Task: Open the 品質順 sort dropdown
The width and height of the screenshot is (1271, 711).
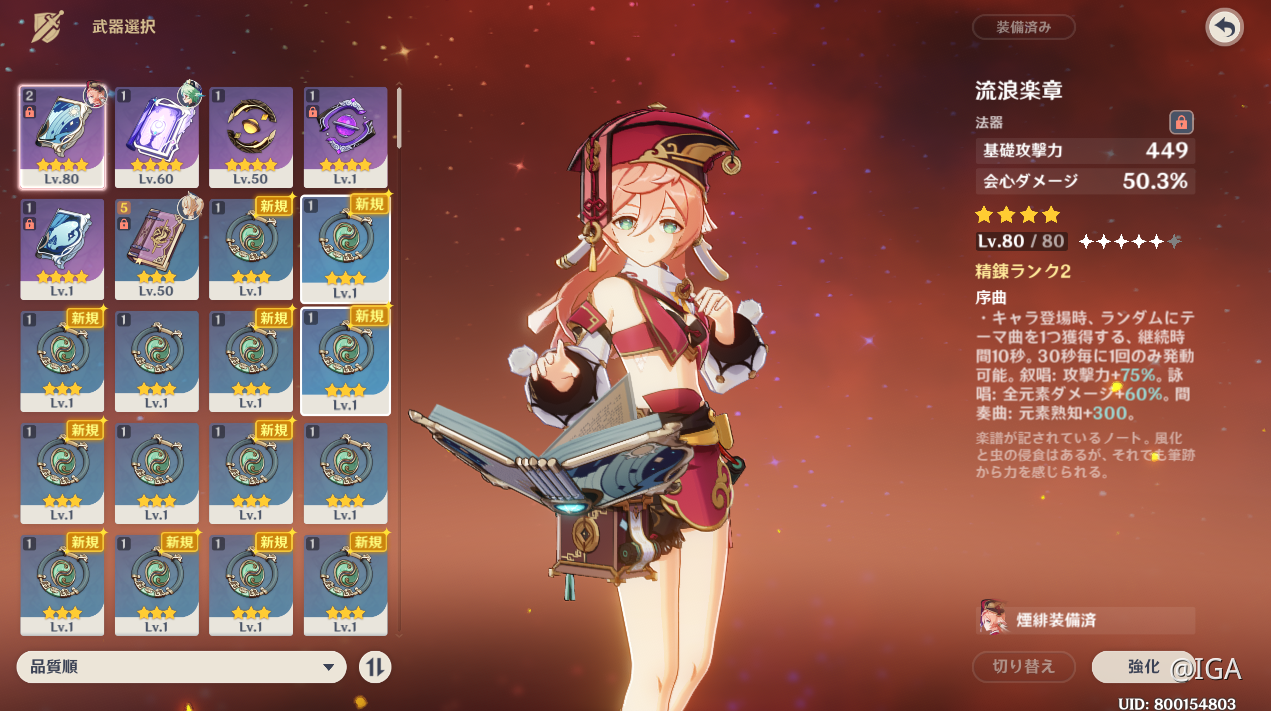Action: [x=181, y=667]
